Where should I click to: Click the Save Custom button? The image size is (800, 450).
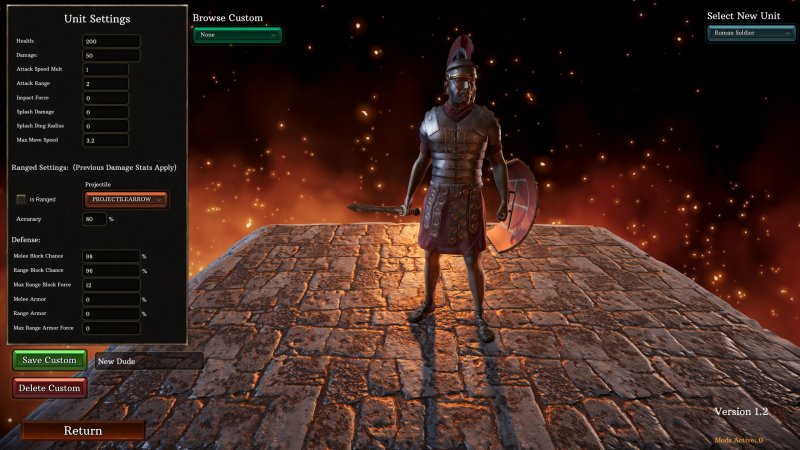click(49, 360)
